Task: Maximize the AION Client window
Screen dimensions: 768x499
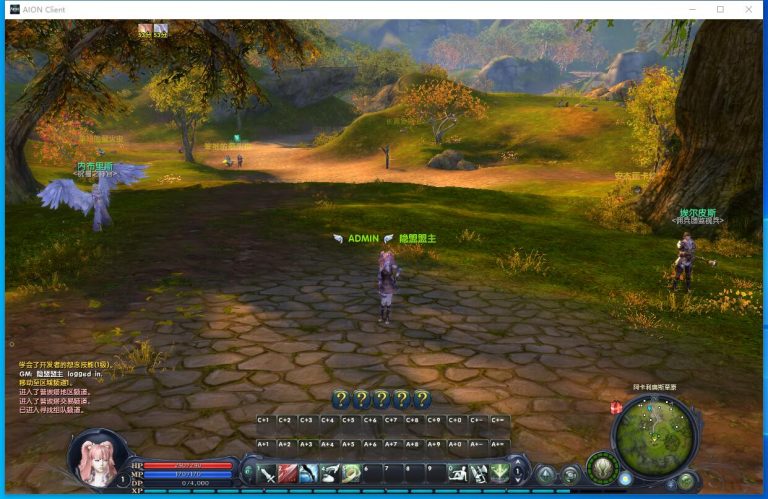Action: coord(719,9)
